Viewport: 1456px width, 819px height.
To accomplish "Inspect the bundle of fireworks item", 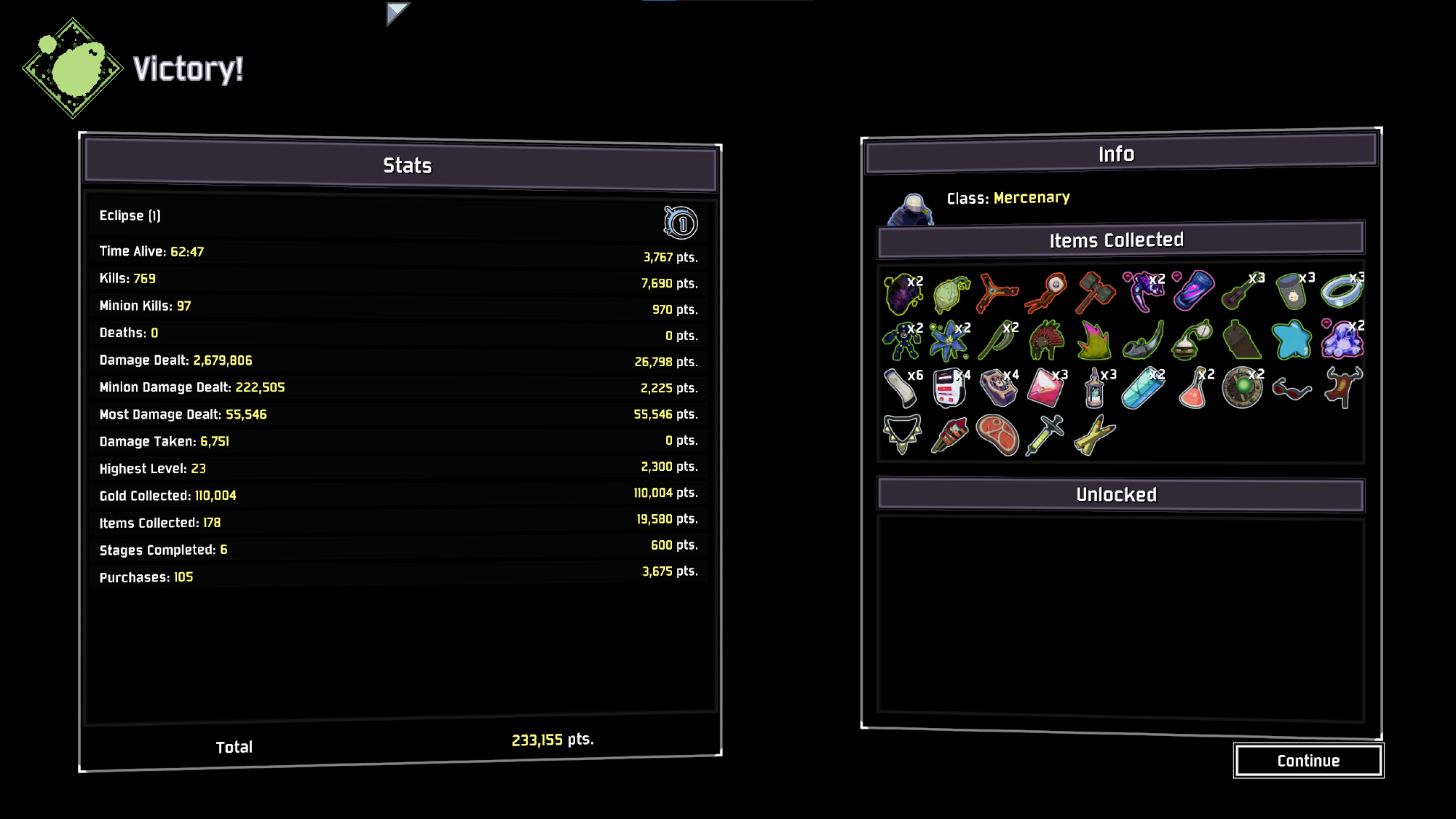I will point(949,435).
